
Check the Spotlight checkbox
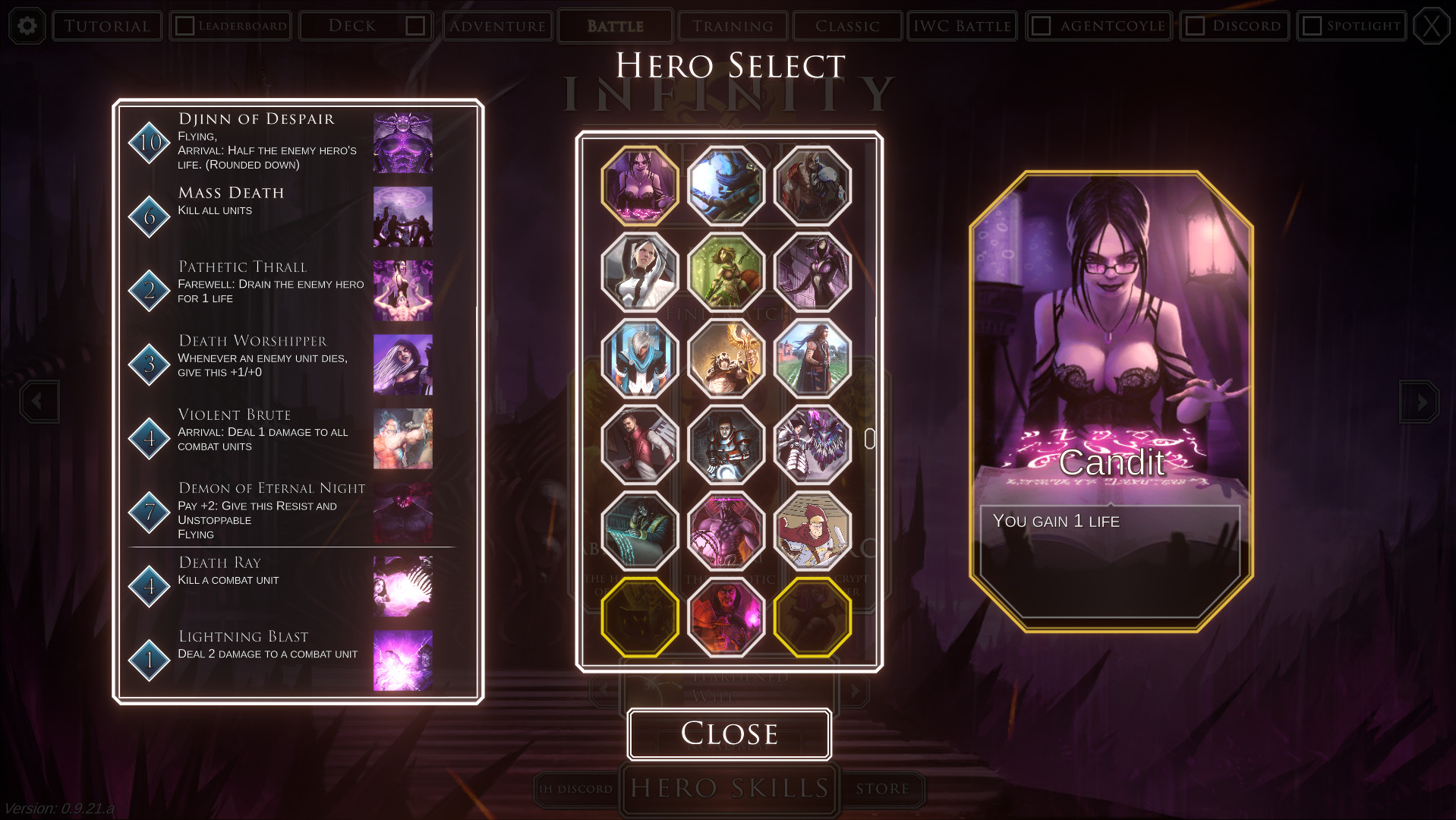[x=1313, y=25]
